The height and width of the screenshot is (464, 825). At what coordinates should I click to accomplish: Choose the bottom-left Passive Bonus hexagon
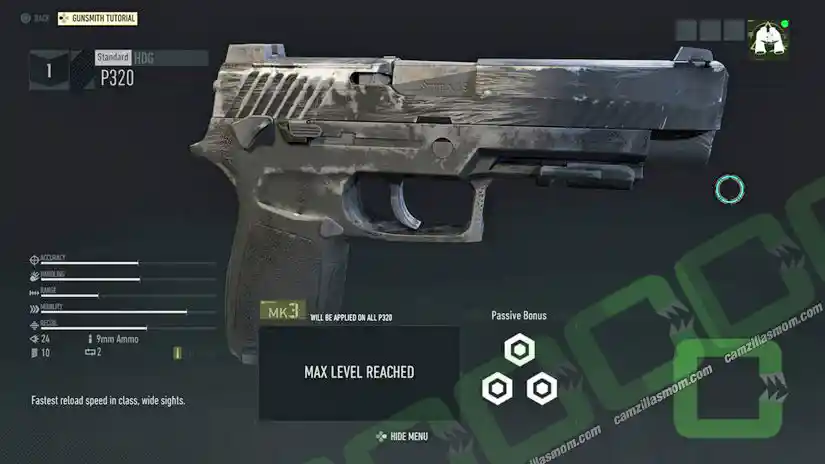tap(497, 388)
